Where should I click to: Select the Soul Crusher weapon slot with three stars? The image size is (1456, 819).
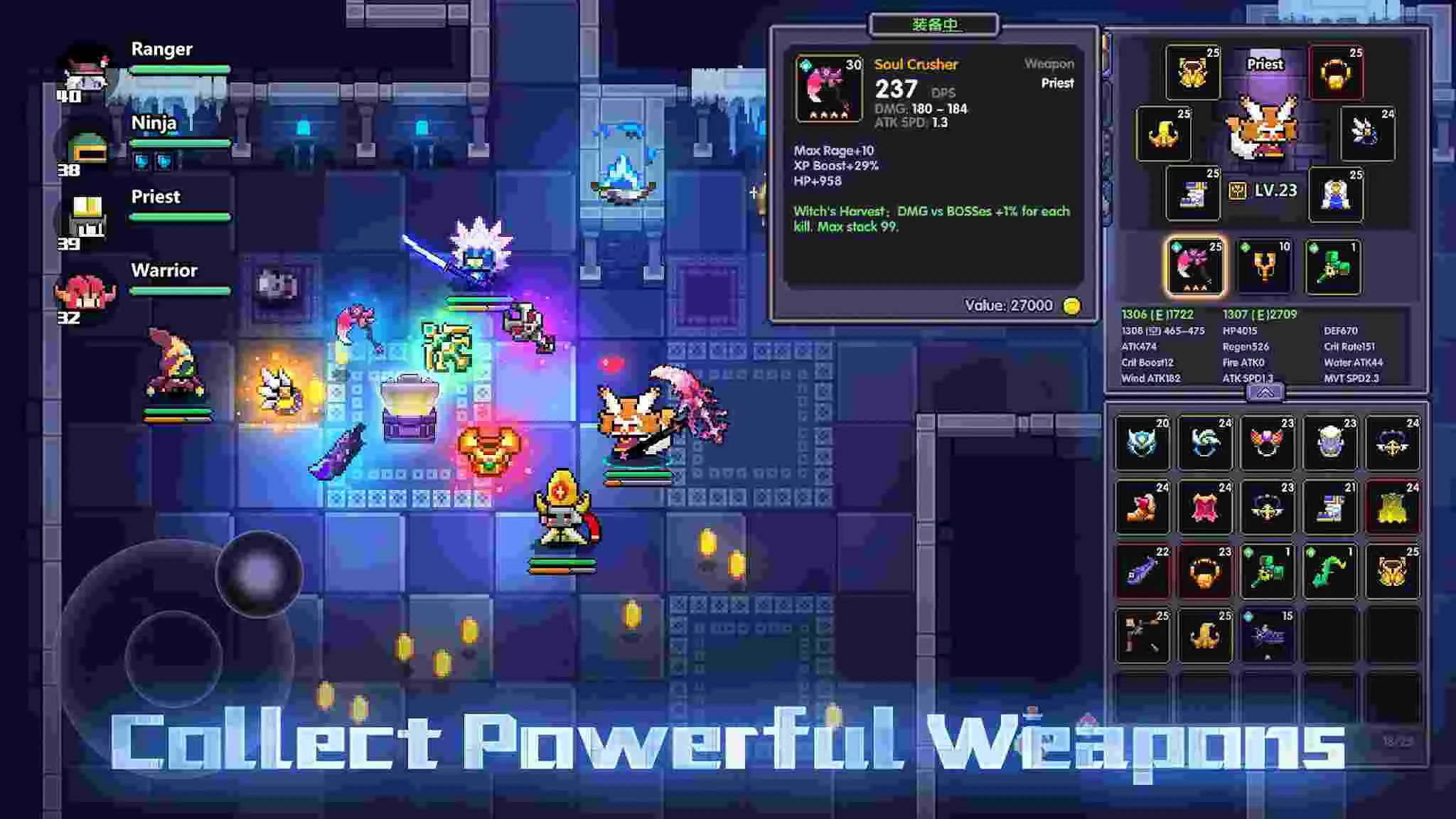(x=1197, y=267)
